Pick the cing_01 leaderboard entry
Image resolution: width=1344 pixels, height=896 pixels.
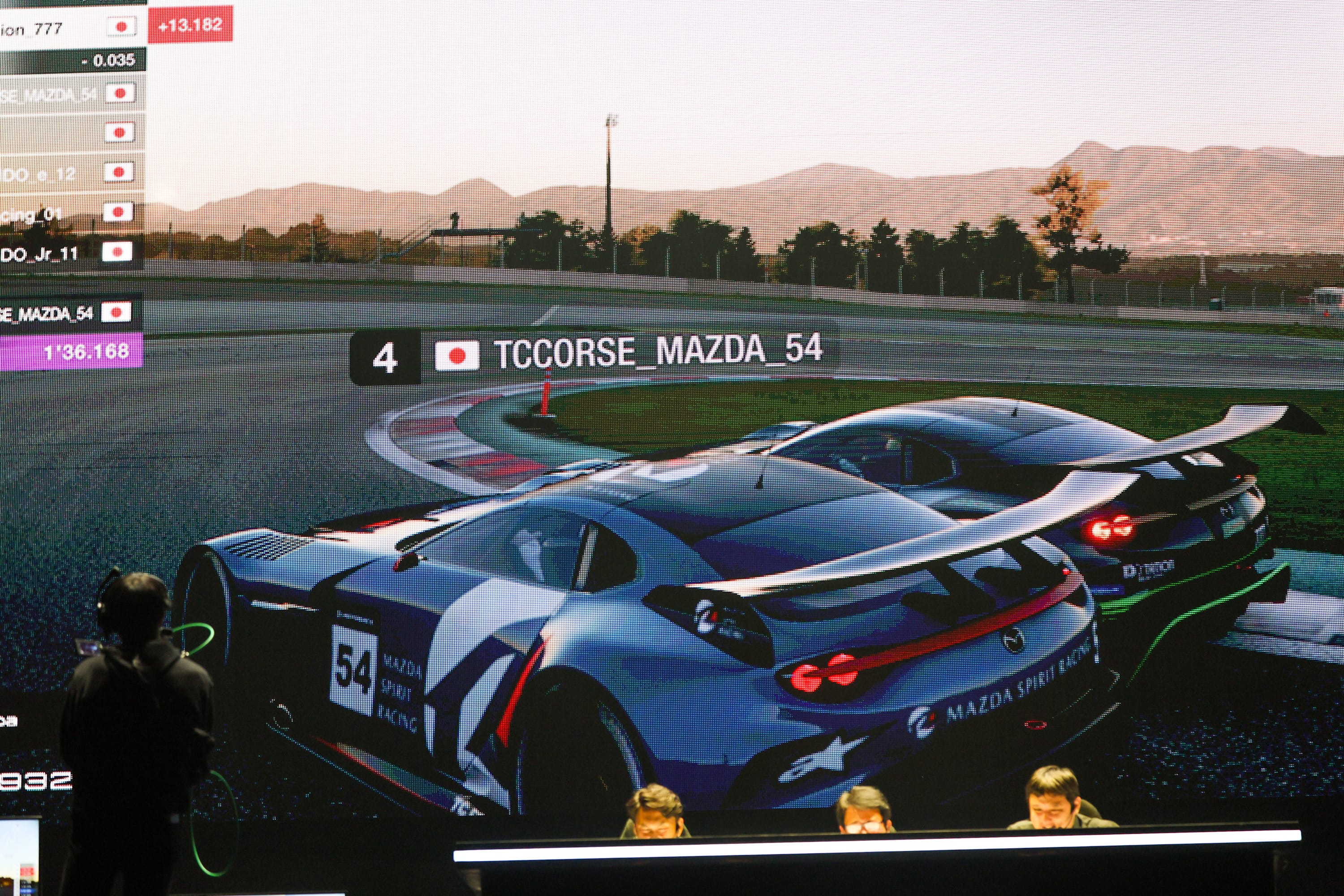[x=66, y=213]
